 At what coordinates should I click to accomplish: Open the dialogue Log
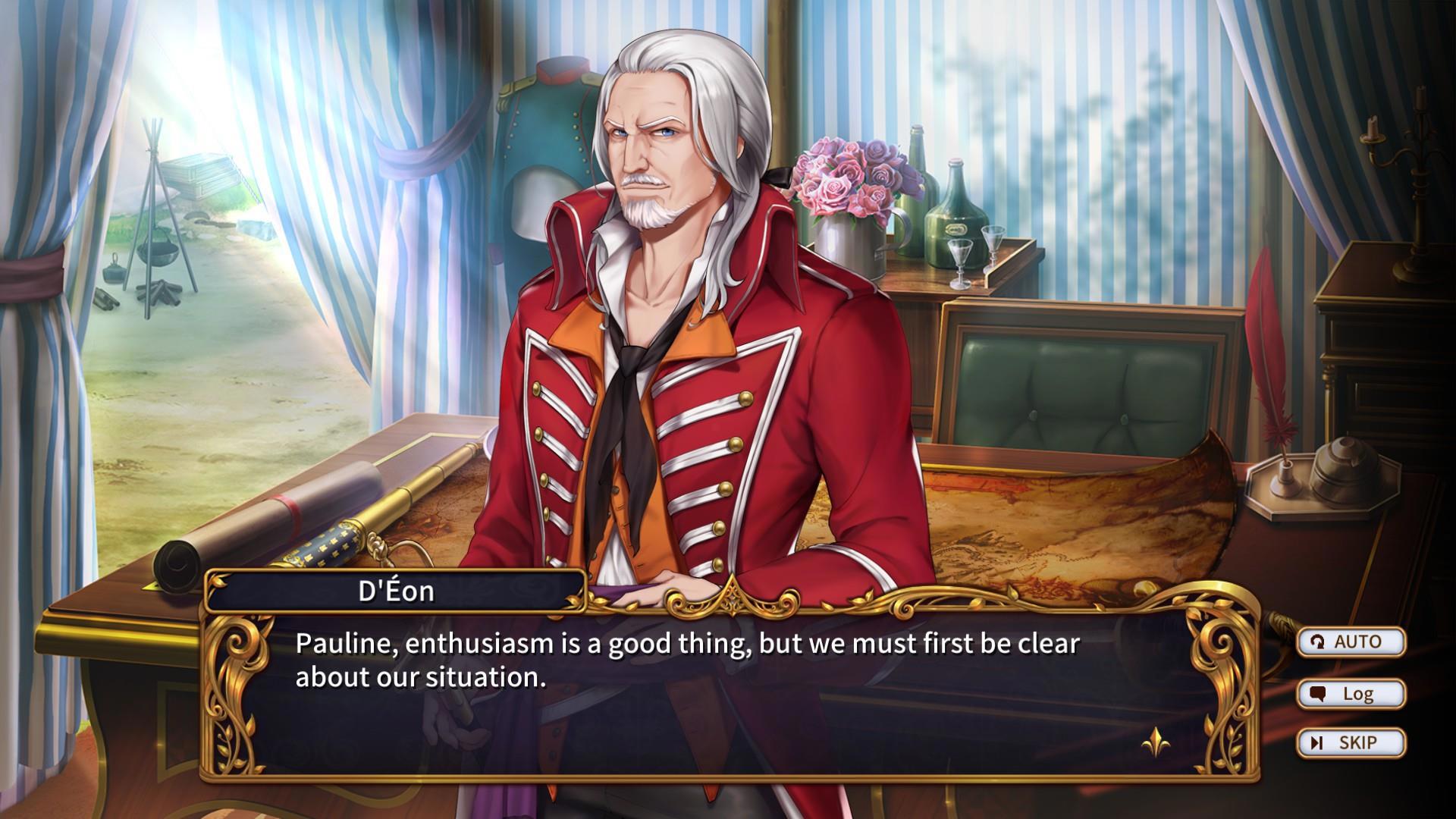tap(1351, 693)
